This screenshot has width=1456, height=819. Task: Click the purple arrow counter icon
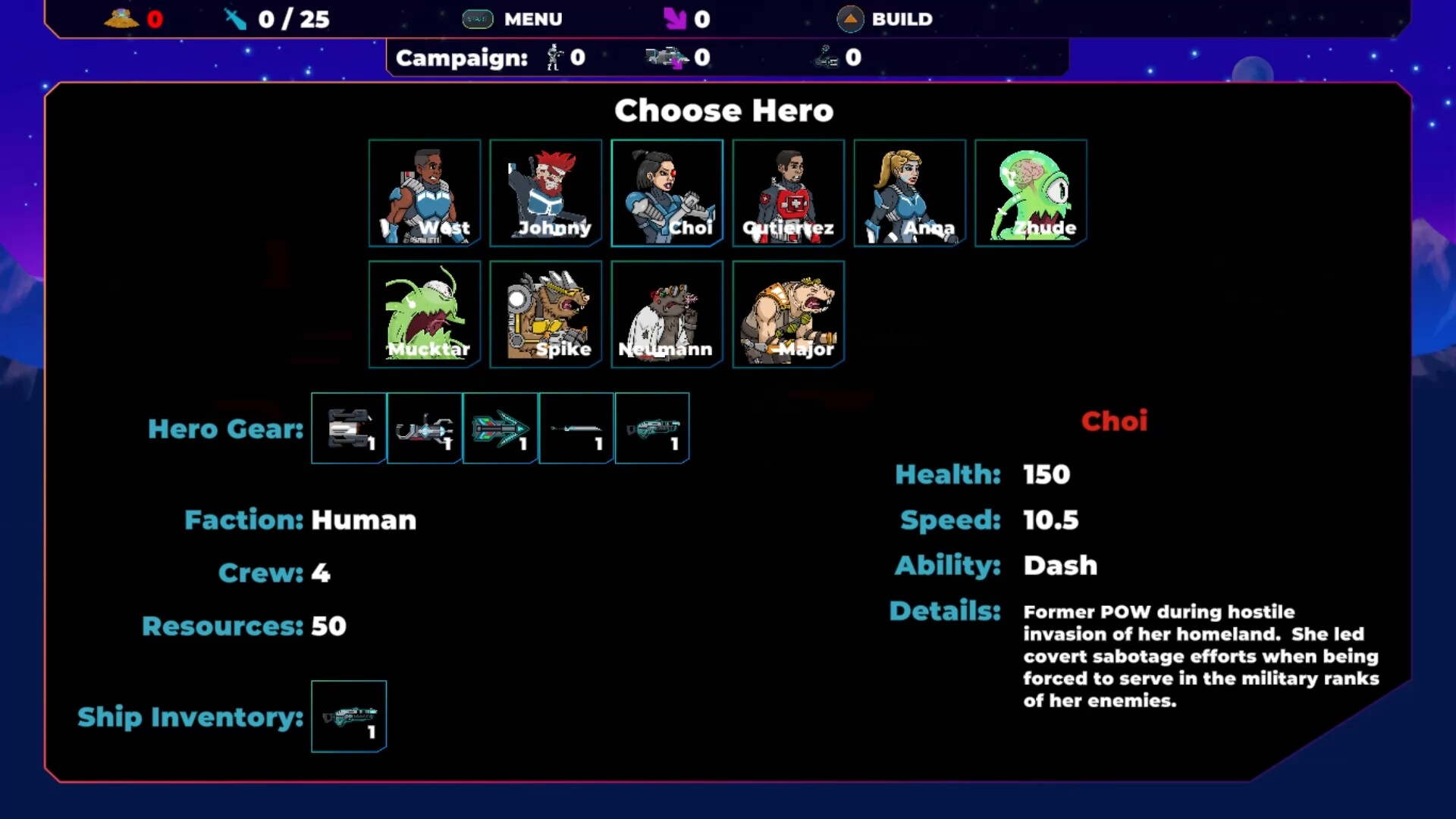coord(673,18)
